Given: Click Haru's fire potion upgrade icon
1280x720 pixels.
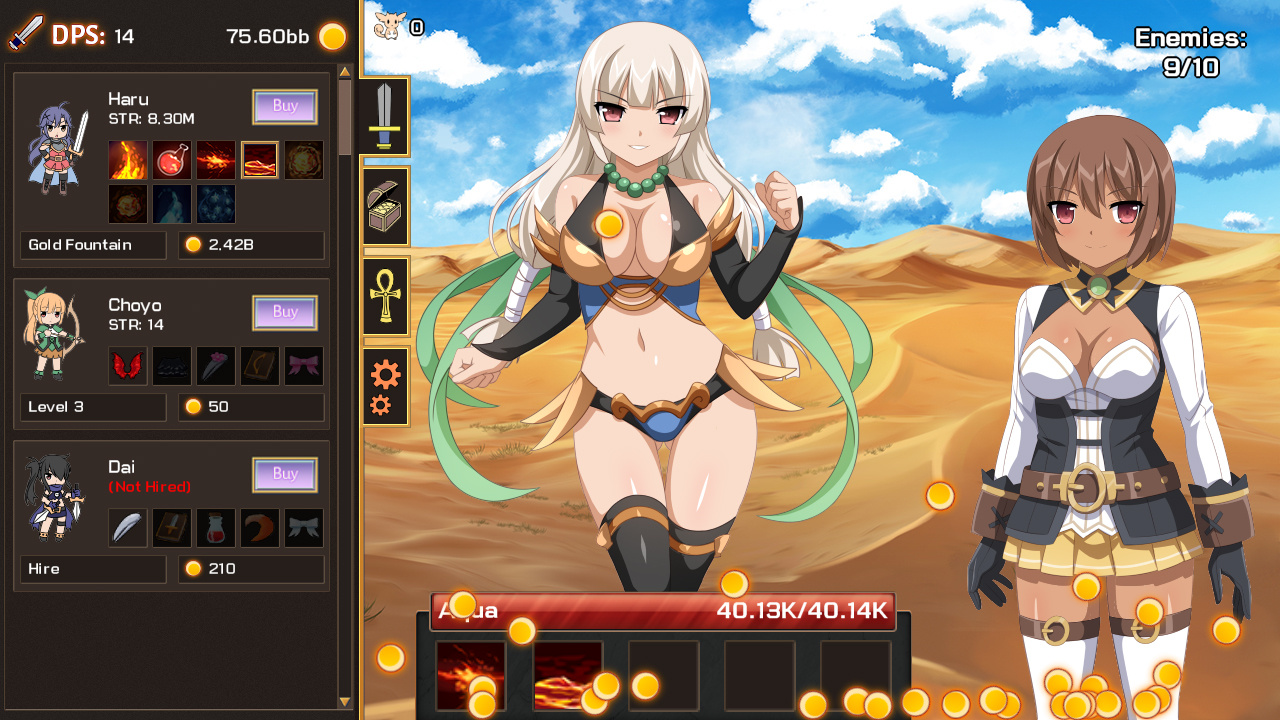Looking at the screenshot, I should [x=172, y=160].
